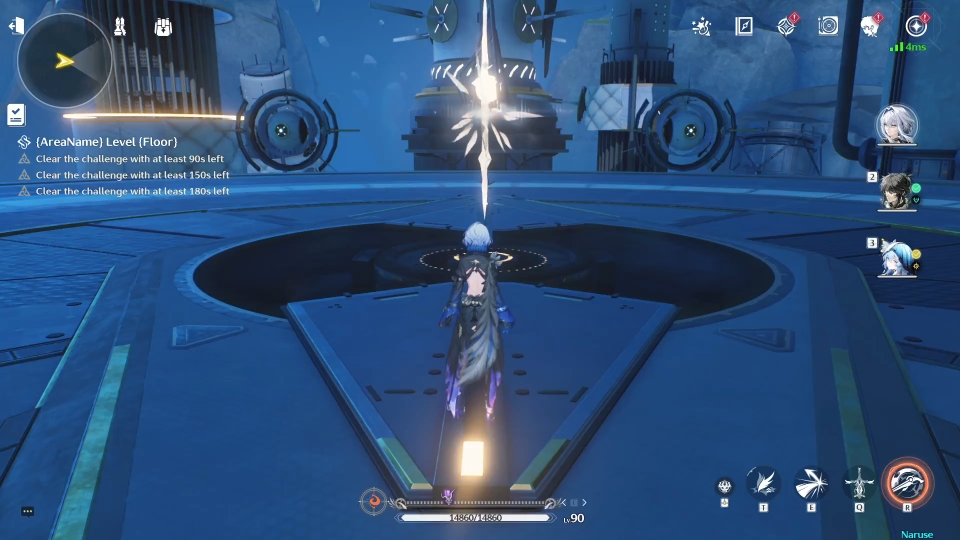Activate the small crest utility icon

723,487
